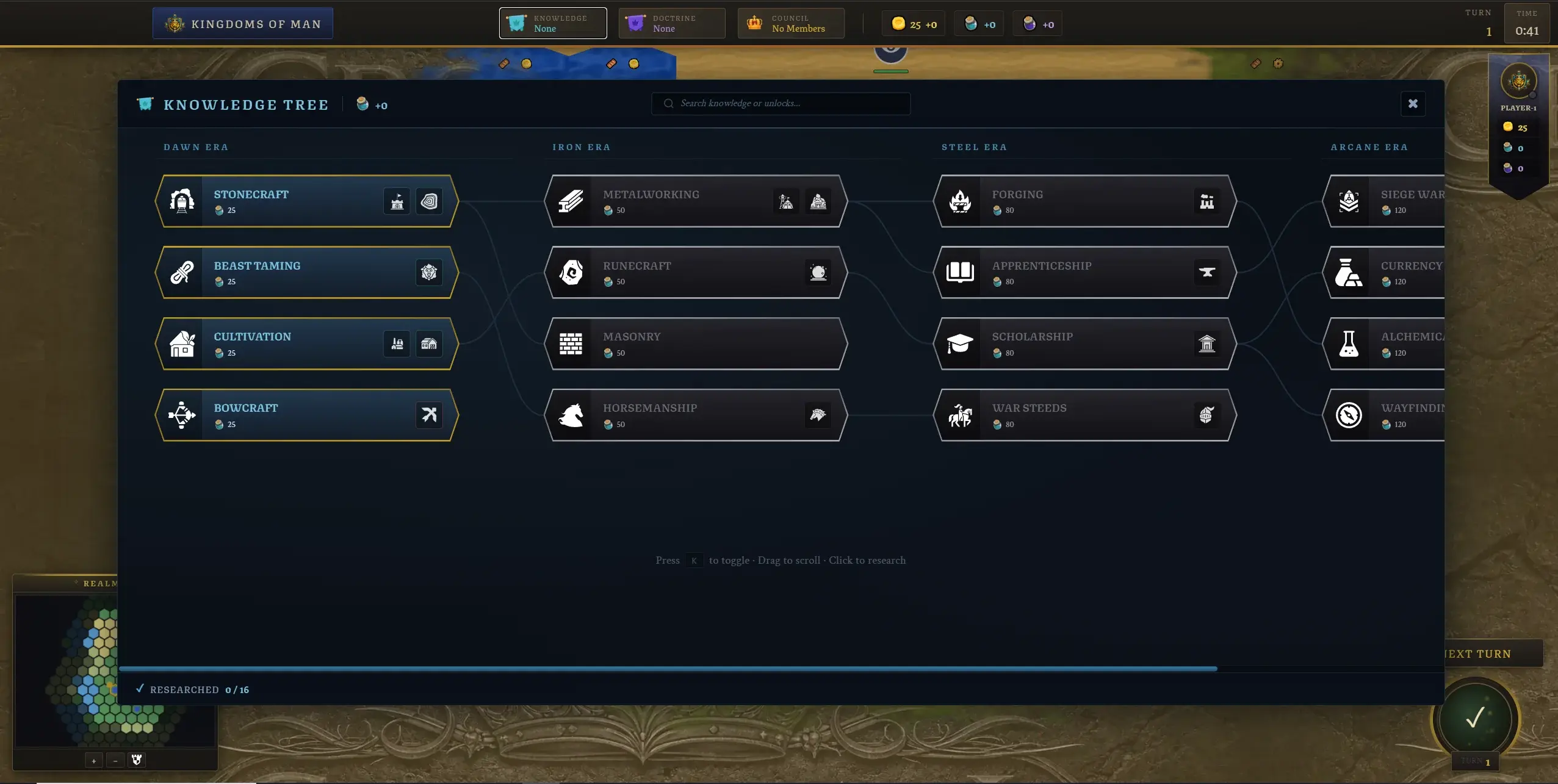The height and width of the screenshot is (784, 1558).
Task: Click the knowledge search field
Action: [x=781, y=104]
